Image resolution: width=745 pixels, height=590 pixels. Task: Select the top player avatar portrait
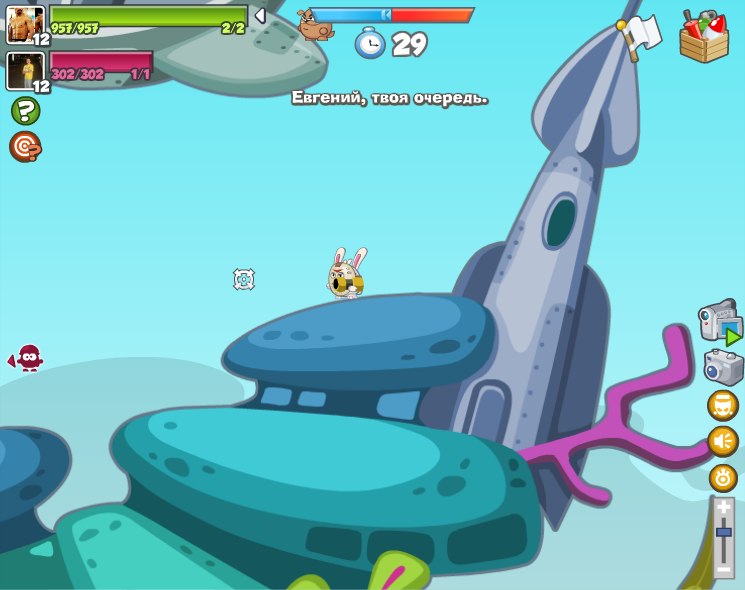coord(24,24)
